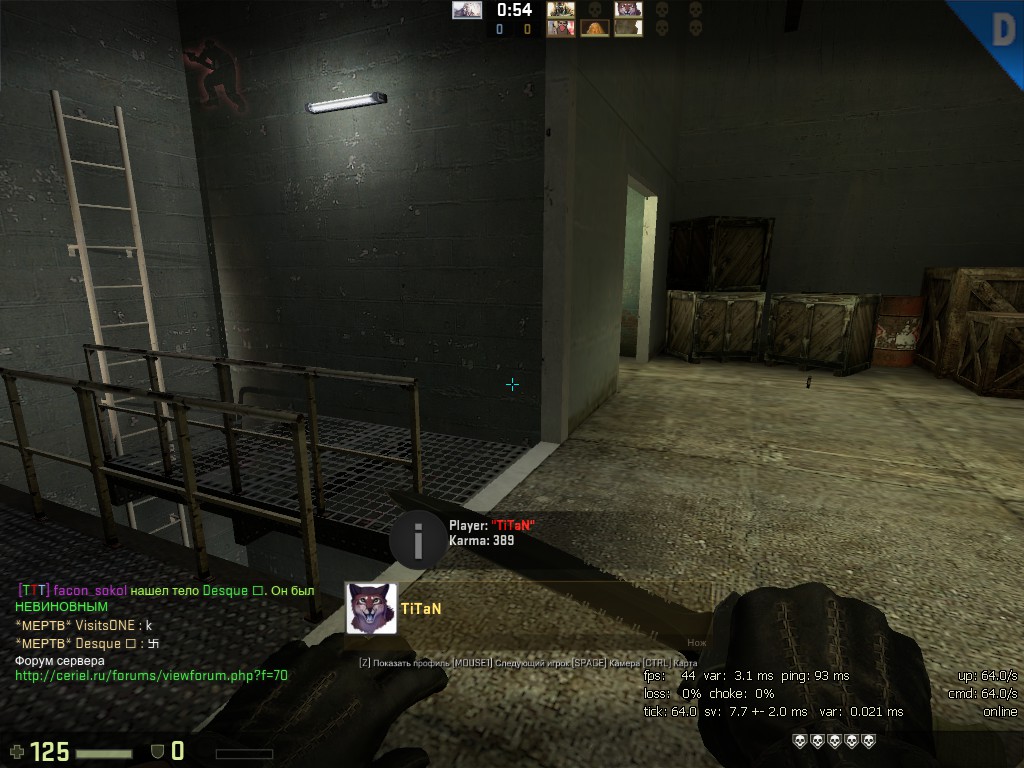Select TiTaN's wolf avatar in spectator panel
This screenshot has height=768, width=1024.
[x=371, y=608]
